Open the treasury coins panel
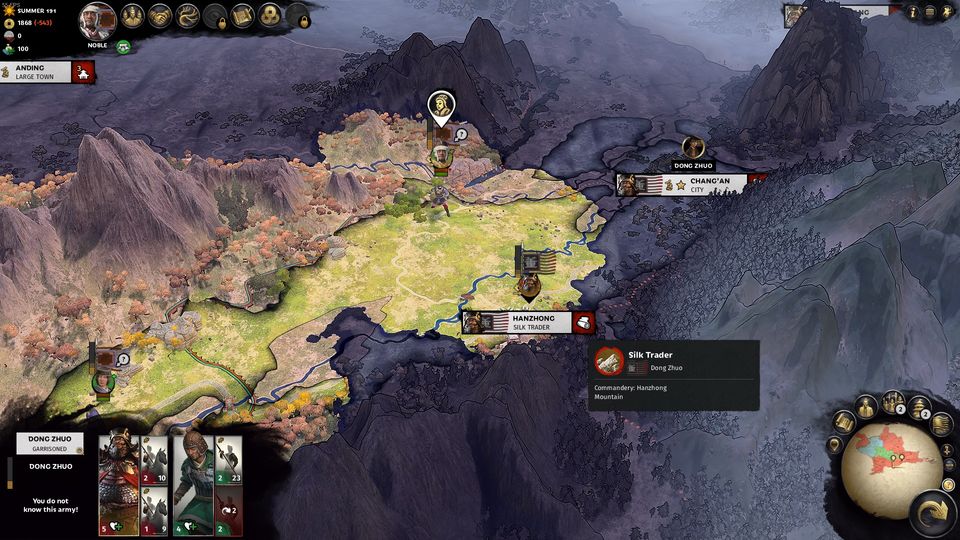This screenshot has height=540, width=960. [x=270, y=15]
